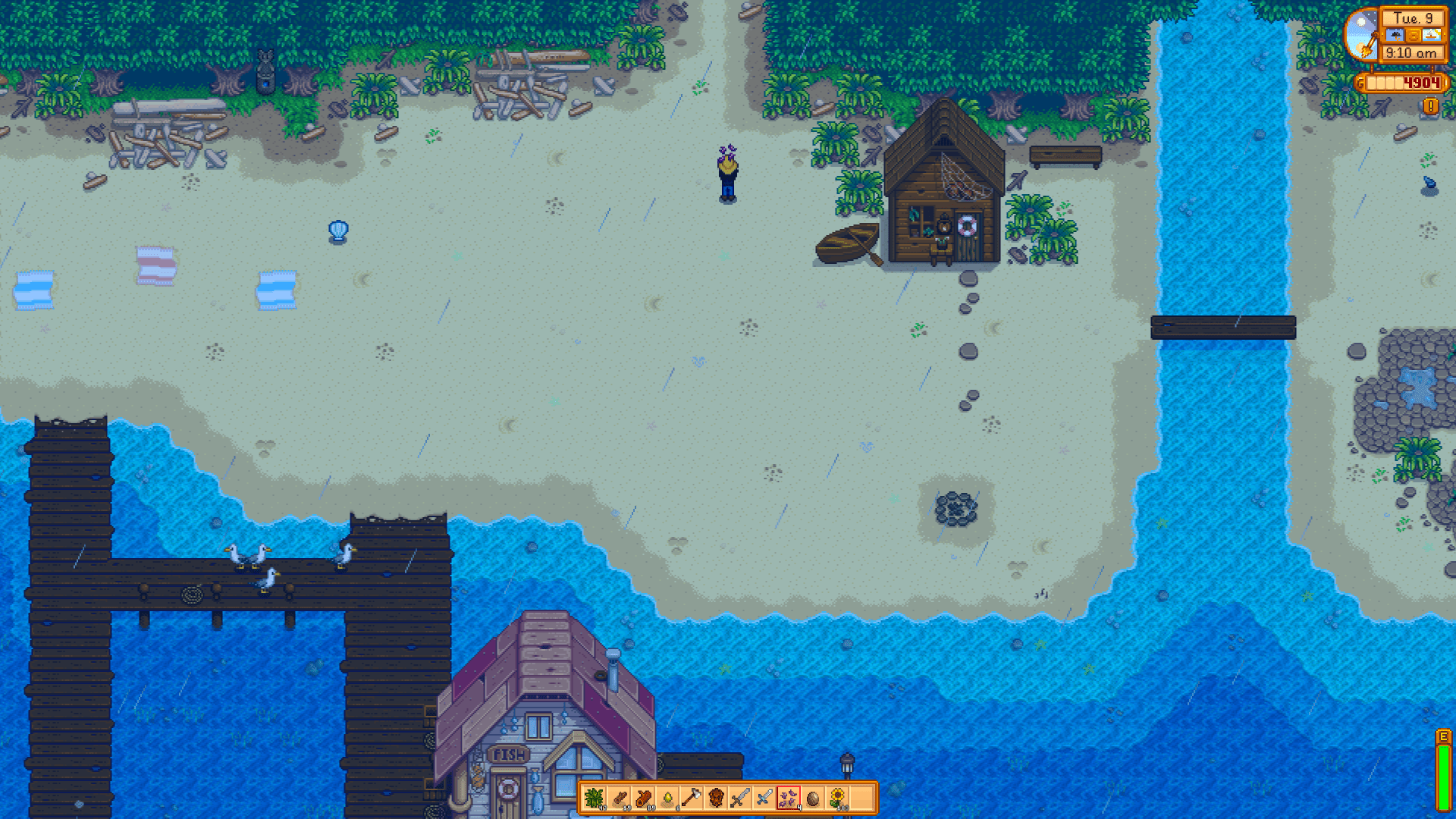Select the sunflower stack in the hotbar
The width and height of the screenshot is (1456, 819).
[837, 797]
